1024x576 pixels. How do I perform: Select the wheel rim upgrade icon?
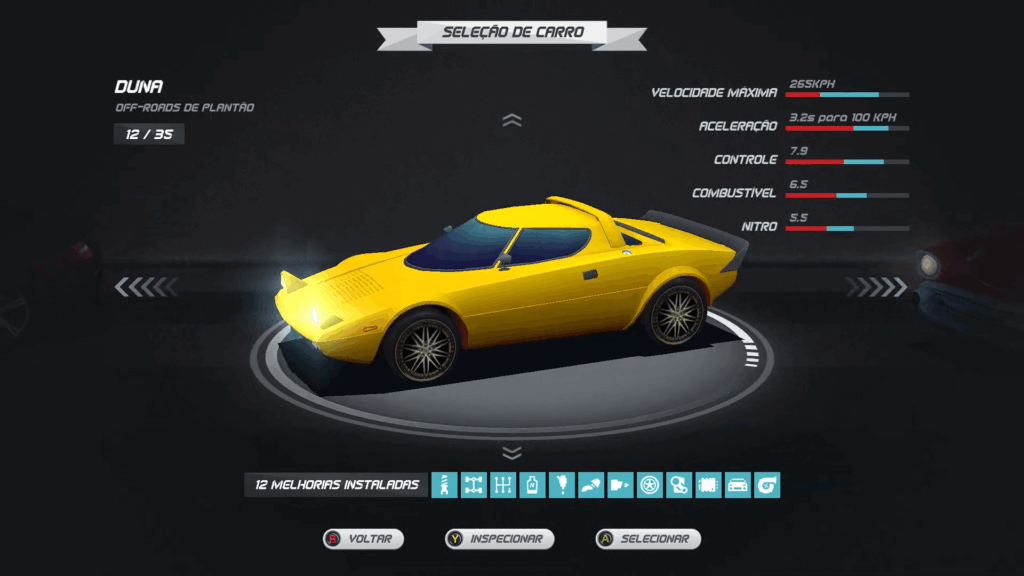(x=650, y=486)
